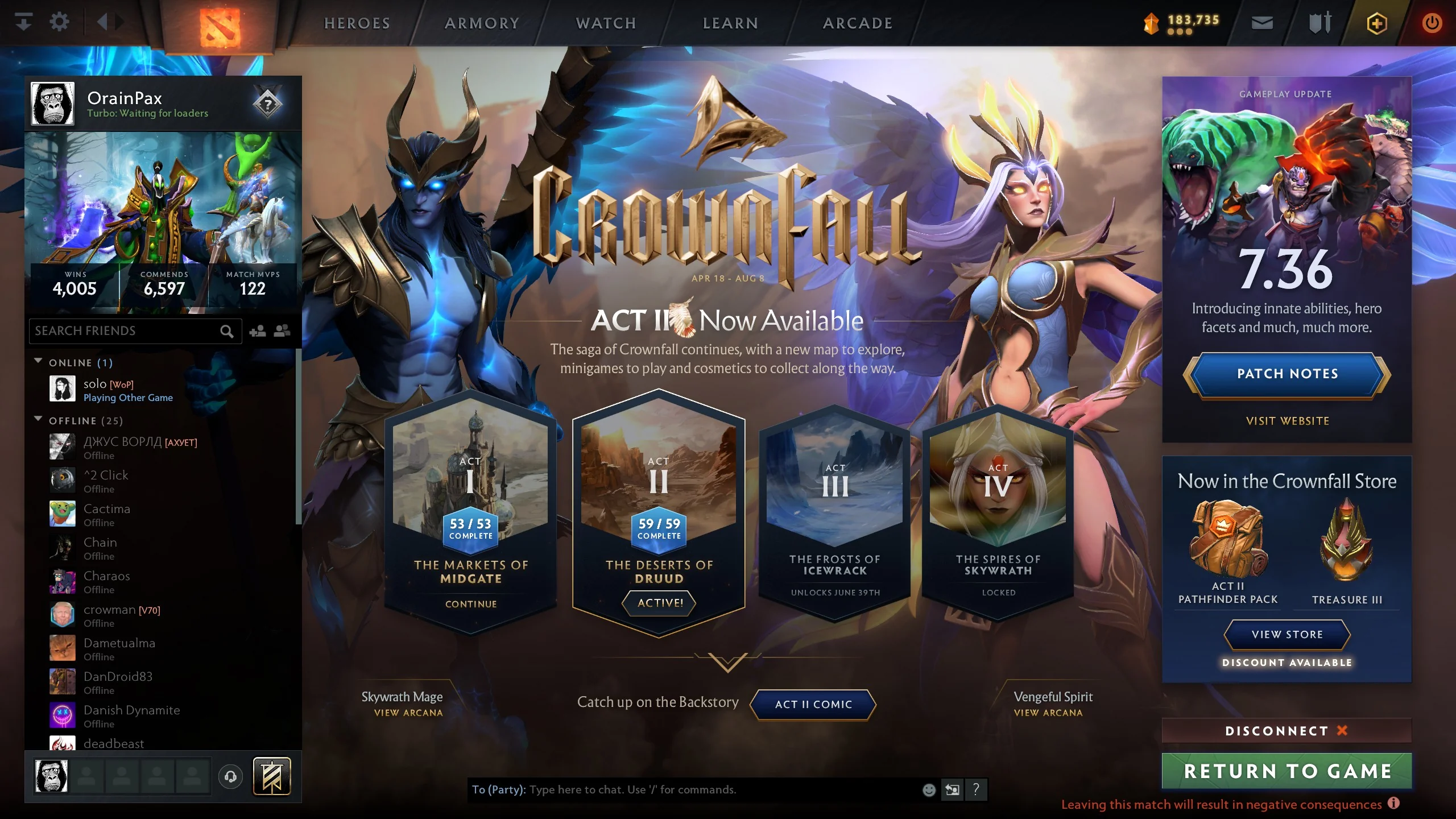Click the magnifier in Search Friends field
Viewport: 1456px width, 819px height.
[227, 331]
